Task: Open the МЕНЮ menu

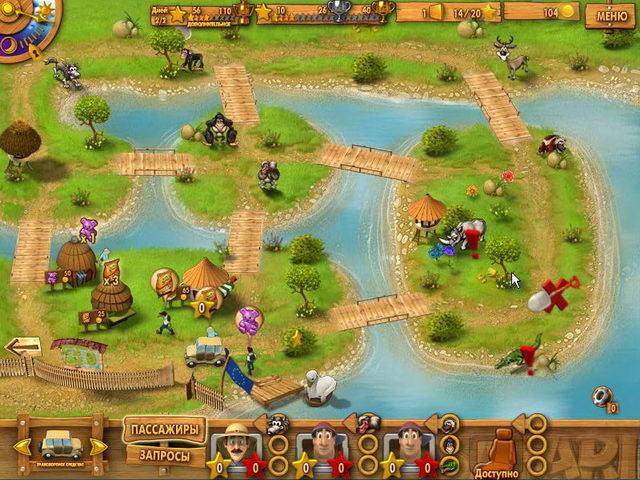Action: coord(613,16)
